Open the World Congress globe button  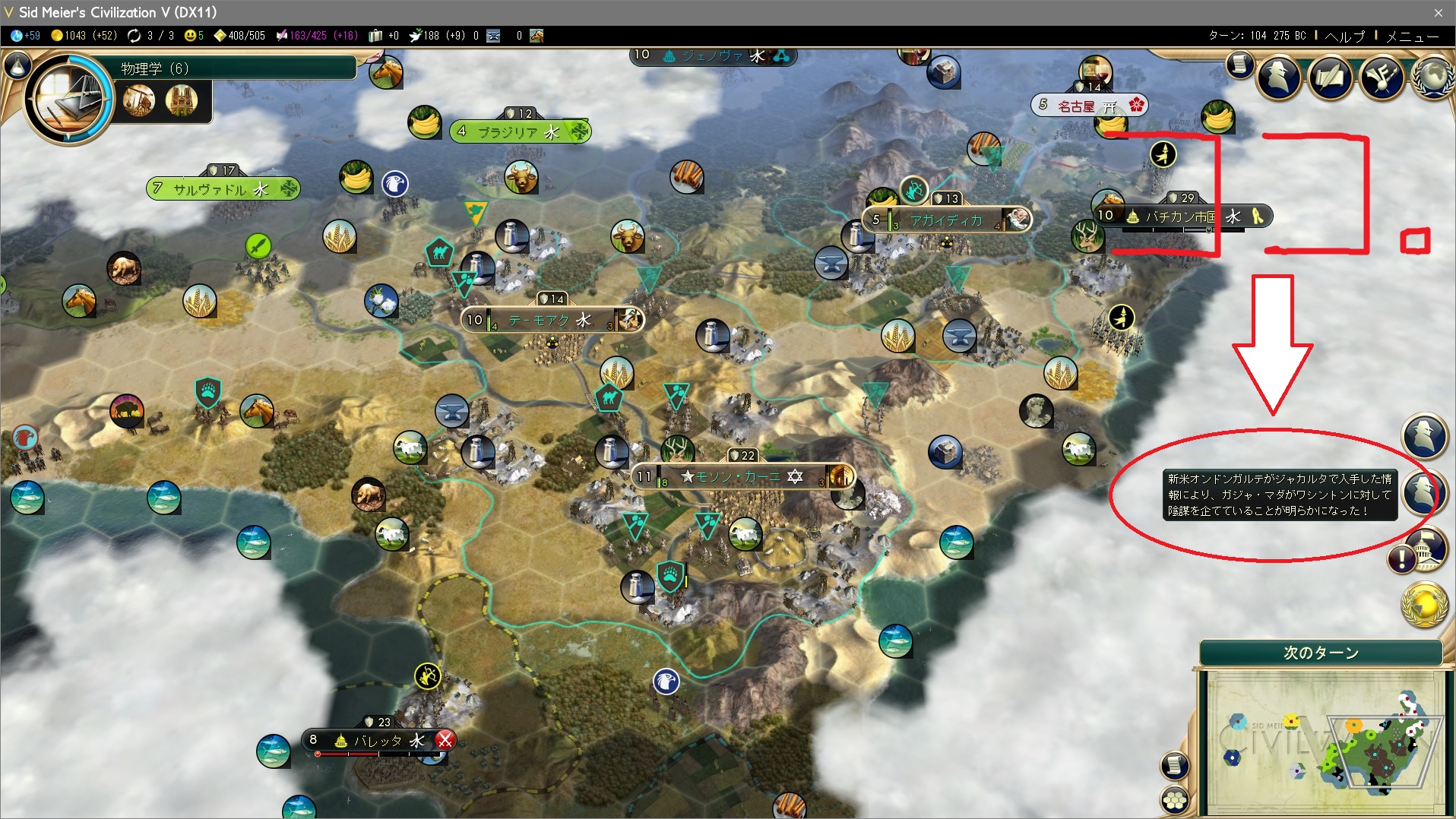[1432, 76]
